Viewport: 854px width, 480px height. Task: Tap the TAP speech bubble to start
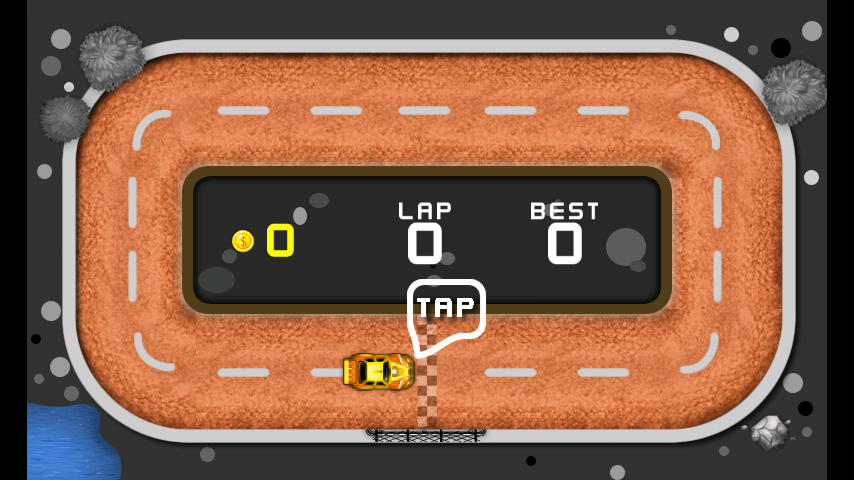point(445,309)
